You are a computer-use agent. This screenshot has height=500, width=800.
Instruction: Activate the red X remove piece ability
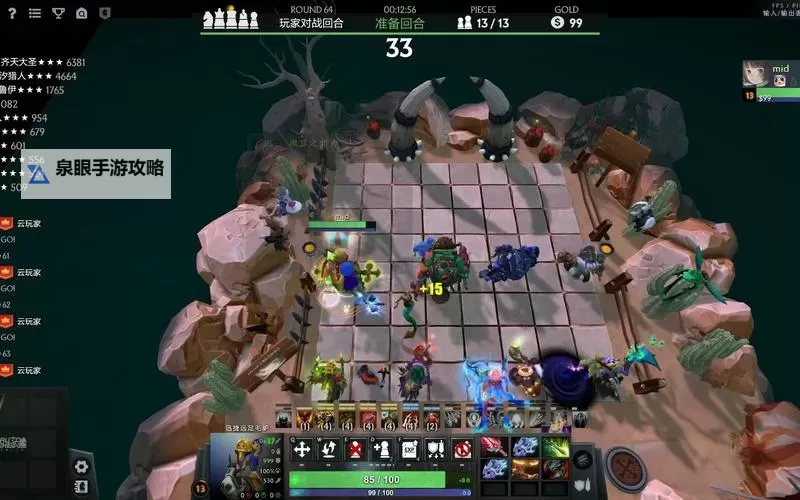coord(354,450)
